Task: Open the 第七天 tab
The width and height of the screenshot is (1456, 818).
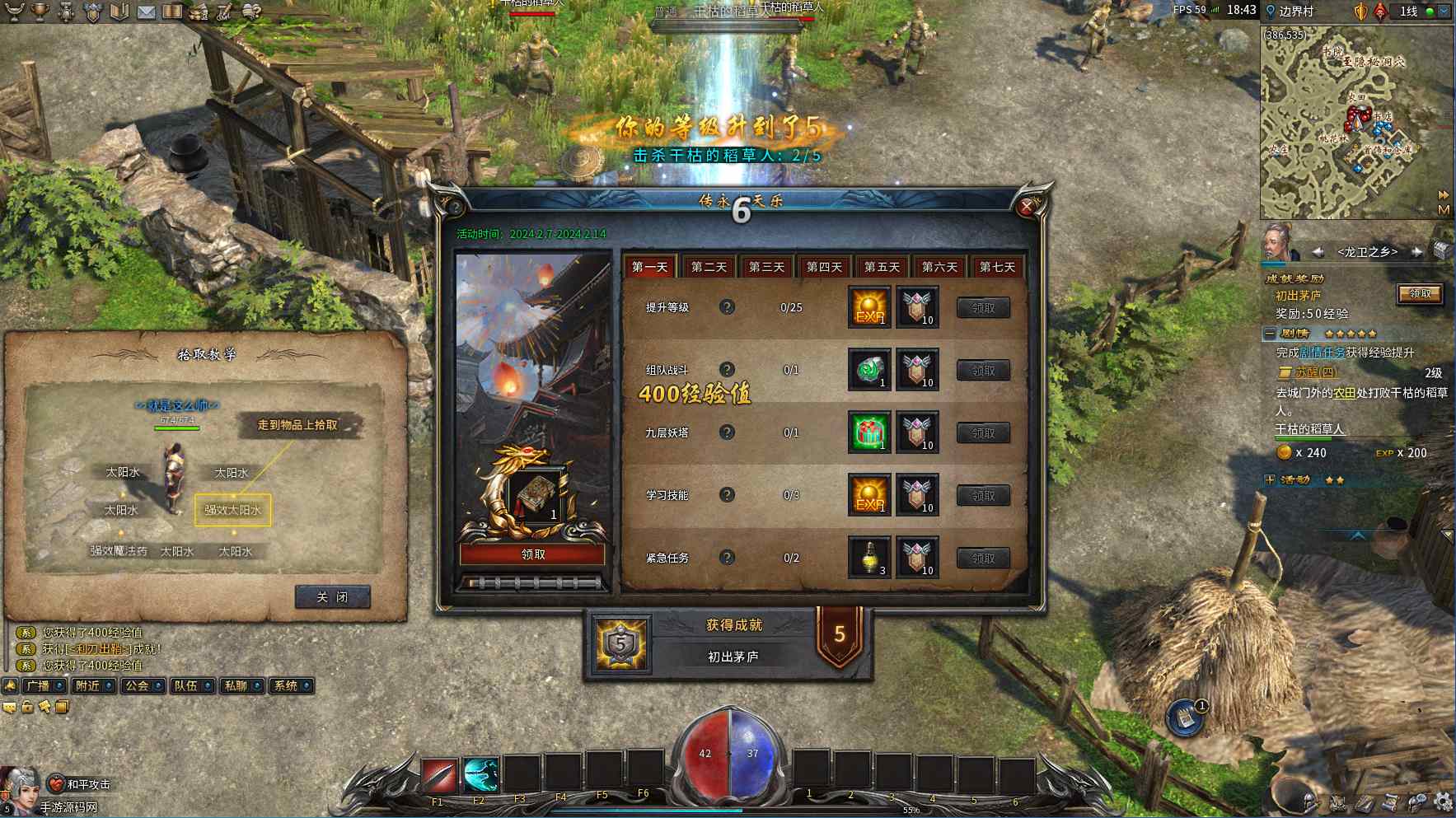Action: tap(997, 267)
